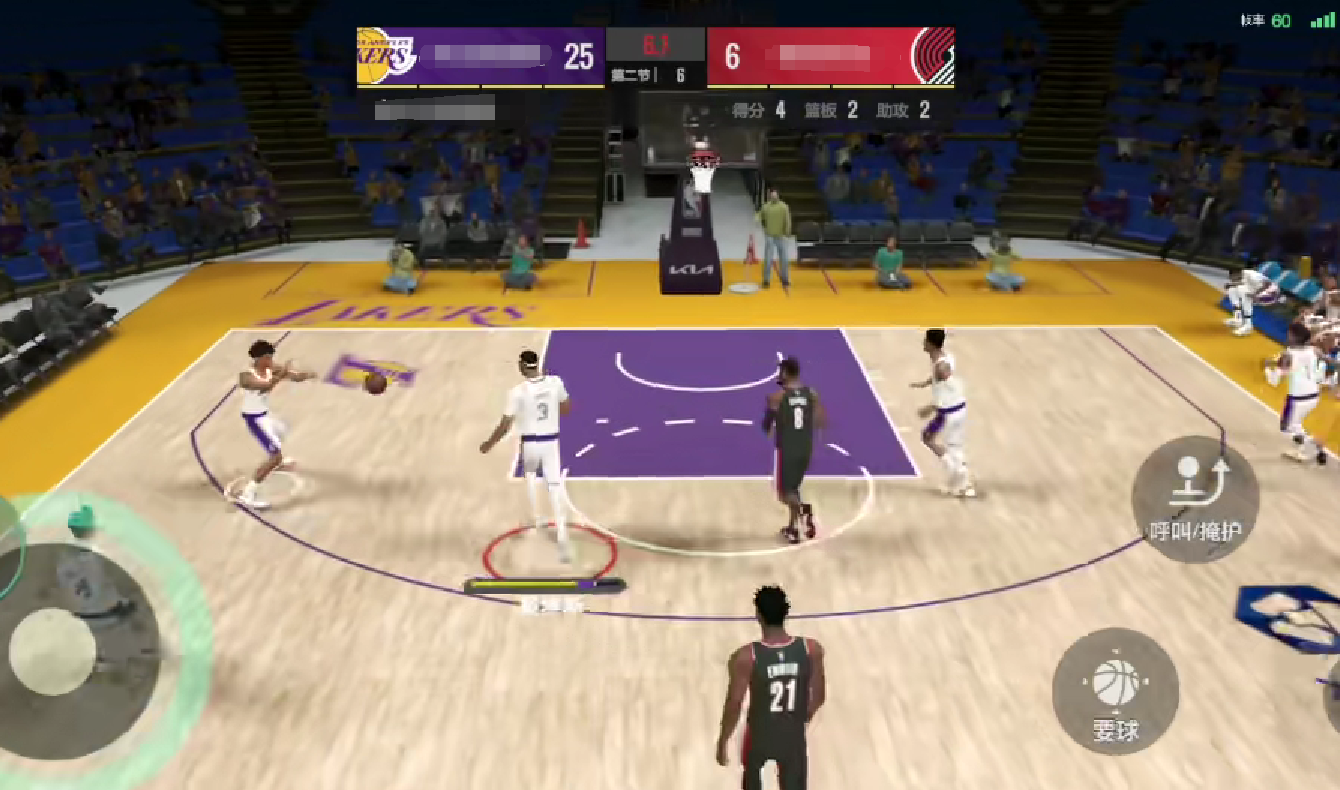The image size is (1340, 790).
Task: Tap the 呼叫/掩护 call screen button
Action: click(x=1194, y=498)
